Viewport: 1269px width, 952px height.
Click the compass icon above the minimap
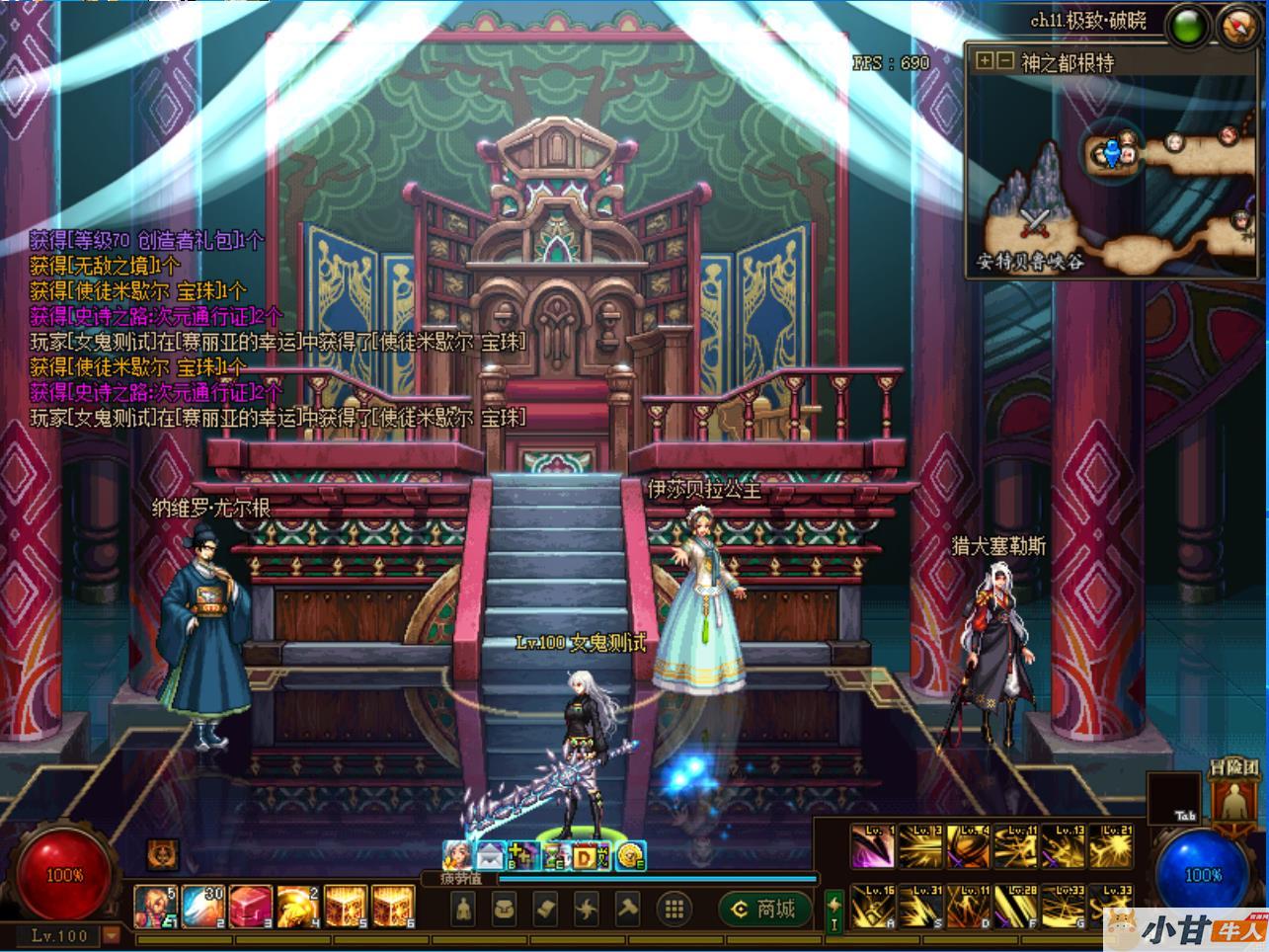coord(1234,24)
